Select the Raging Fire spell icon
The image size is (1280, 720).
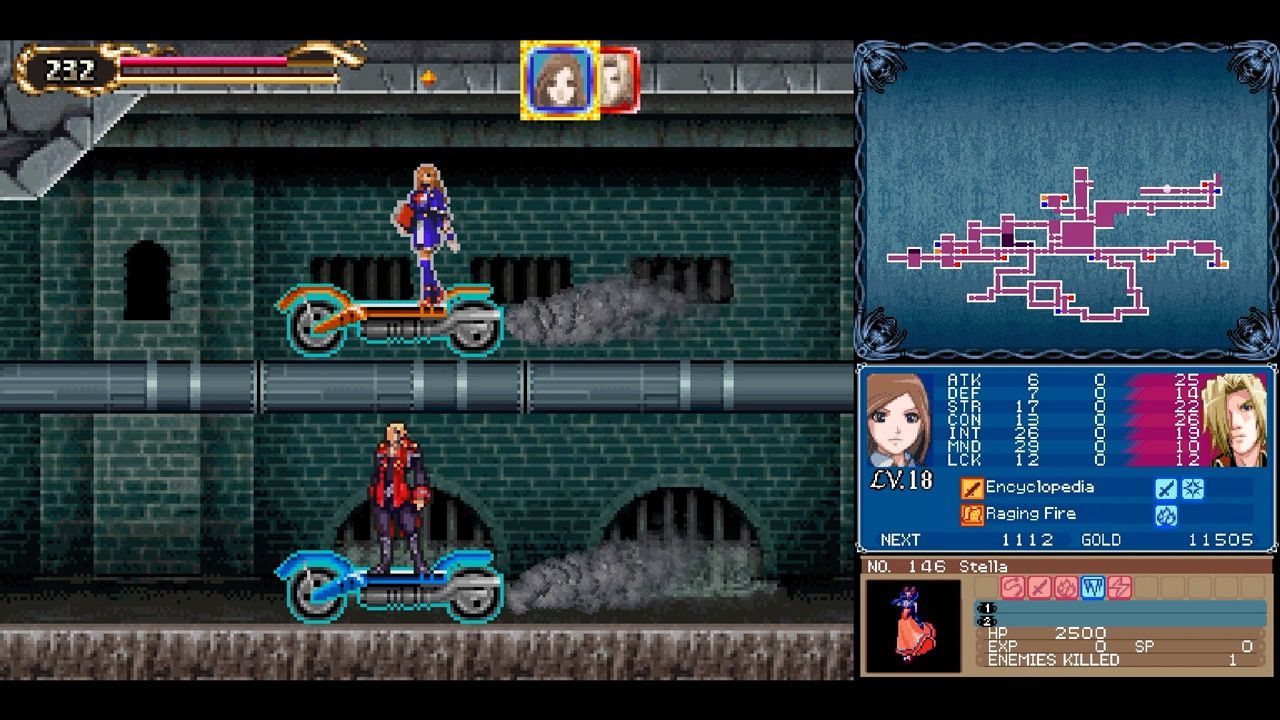coord(970,513)
